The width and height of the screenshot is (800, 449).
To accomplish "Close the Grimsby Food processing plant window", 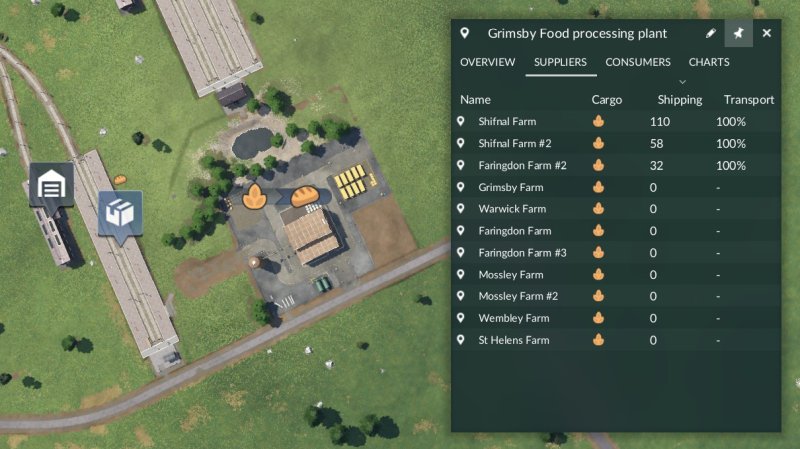I will pos(767,33).
